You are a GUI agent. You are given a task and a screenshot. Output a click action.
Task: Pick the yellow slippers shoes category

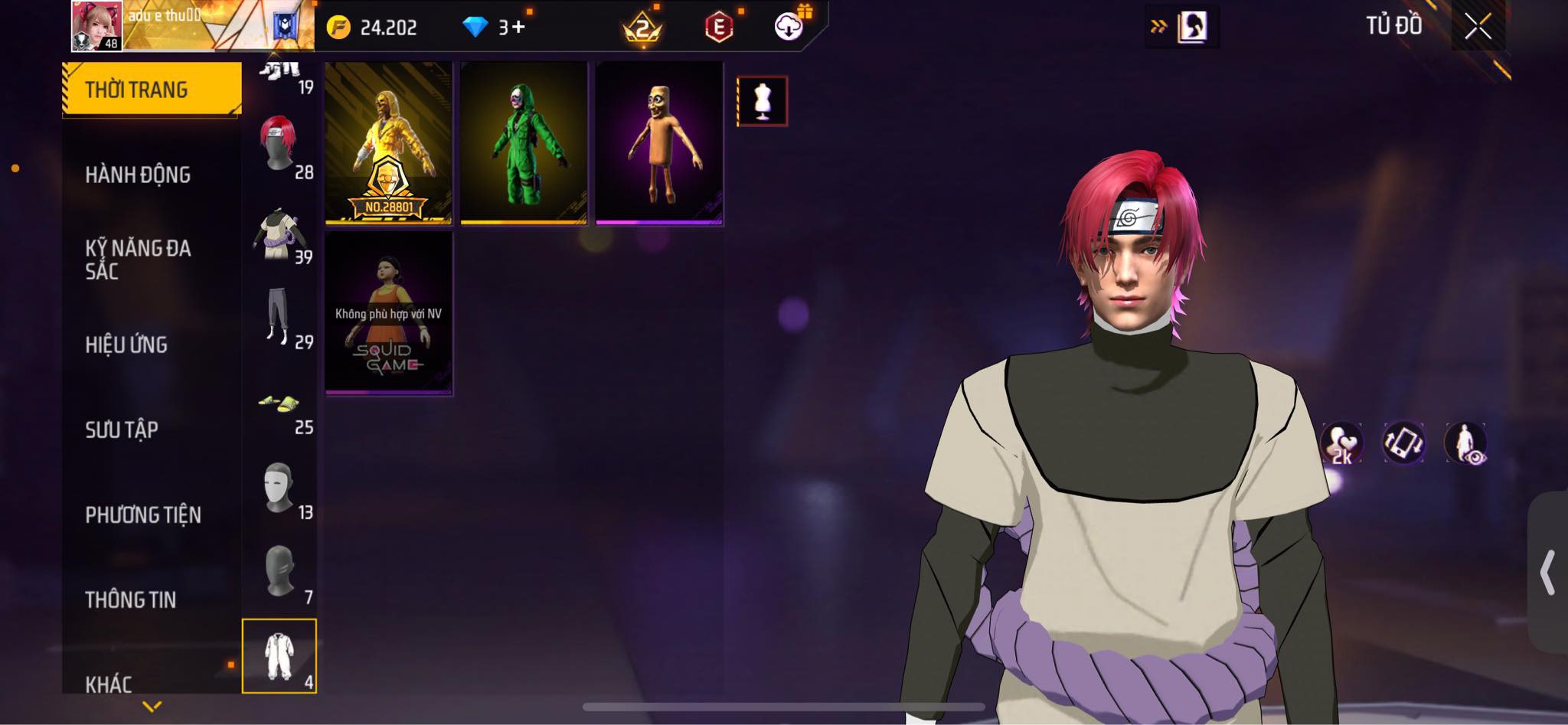point(279,403)
